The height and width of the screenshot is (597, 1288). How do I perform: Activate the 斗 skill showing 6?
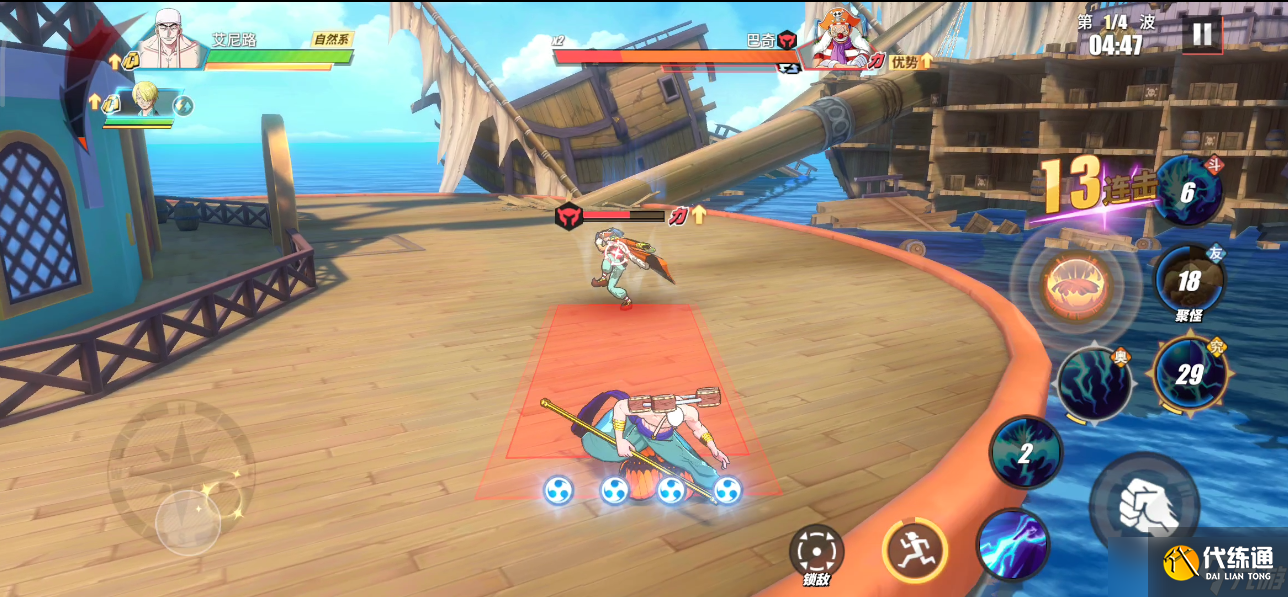click(x=1188, y=191)
